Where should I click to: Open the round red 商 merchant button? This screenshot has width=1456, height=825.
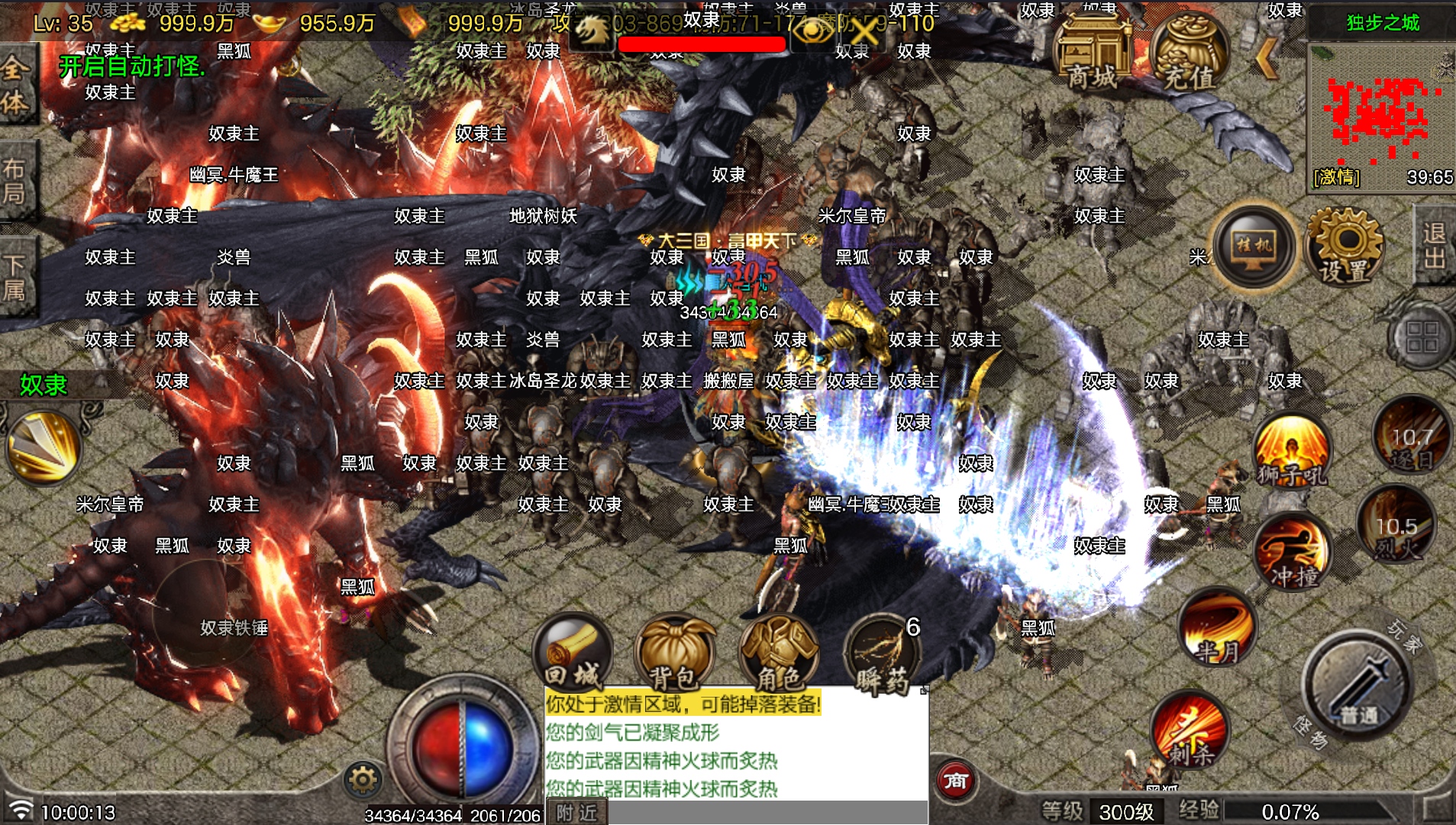pyautogui.click(x=956, y=780)
